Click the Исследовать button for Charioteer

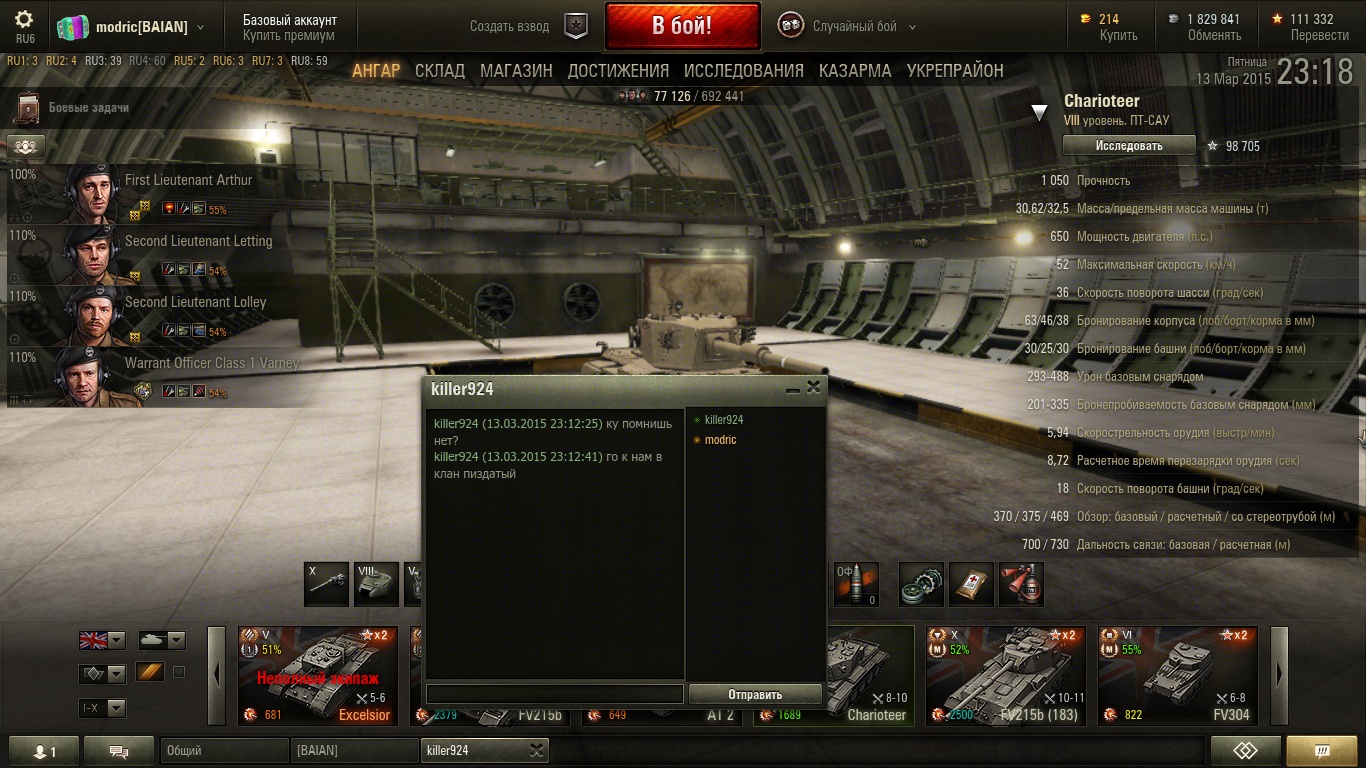coord(1128,146)
